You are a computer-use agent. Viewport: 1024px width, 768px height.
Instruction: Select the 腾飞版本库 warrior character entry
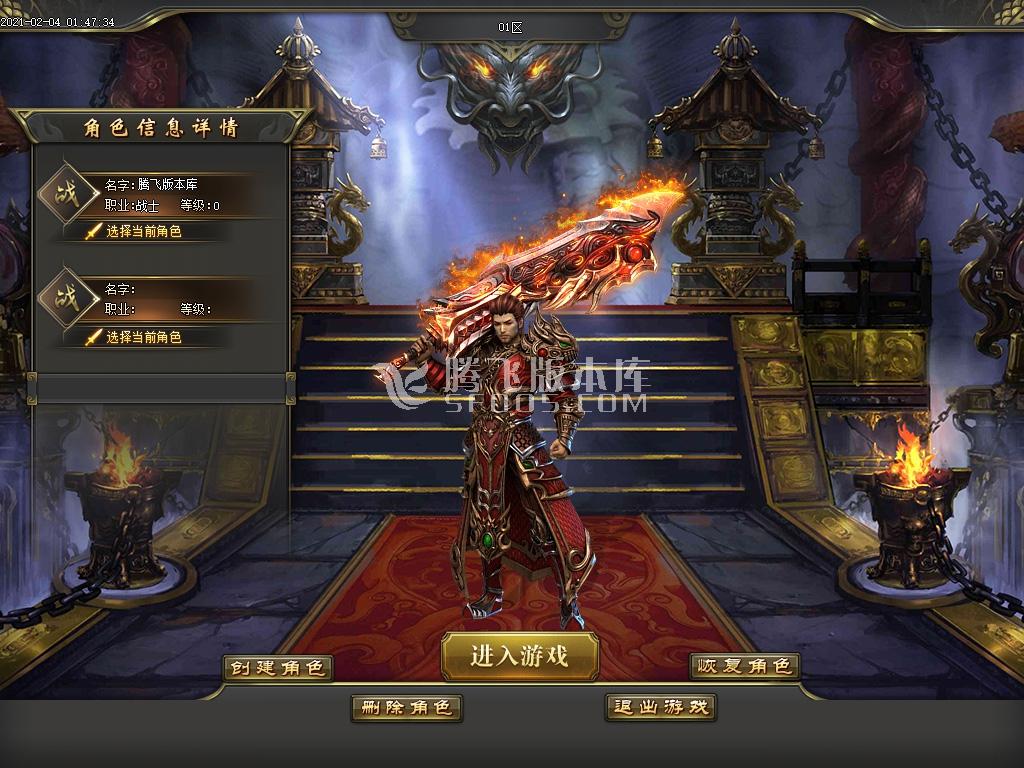160,194
